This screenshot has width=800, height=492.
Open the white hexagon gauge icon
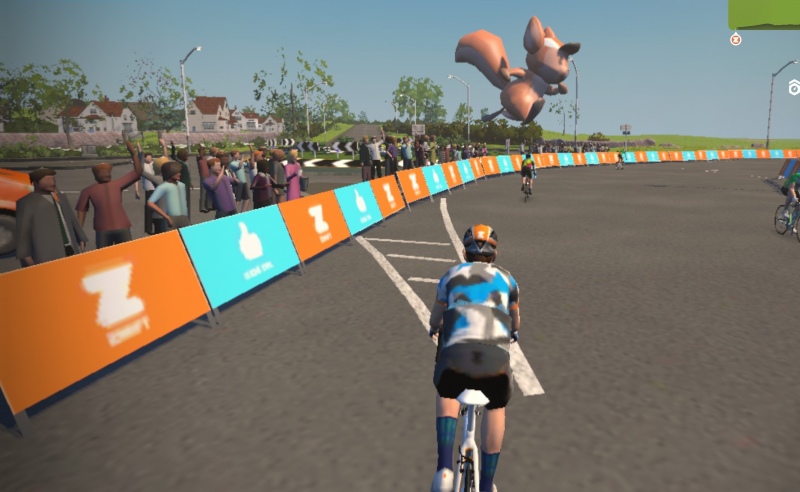794,87
